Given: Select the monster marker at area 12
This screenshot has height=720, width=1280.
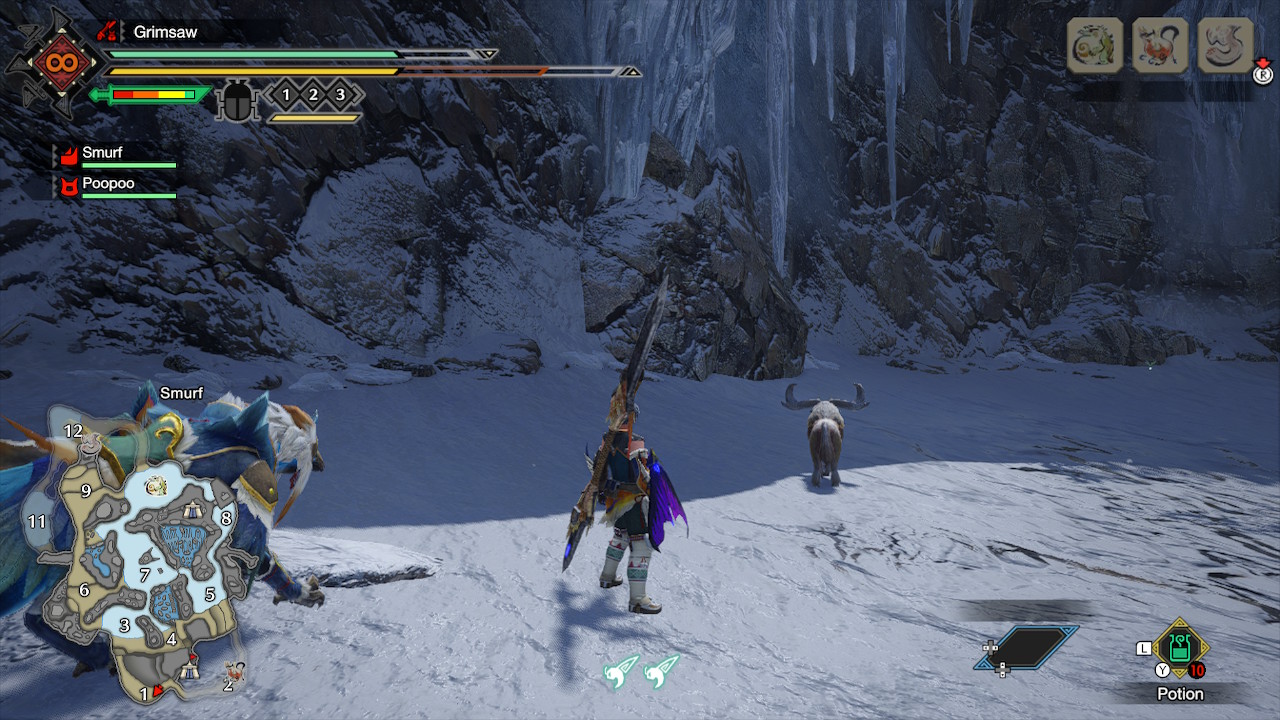Looking at the screenshot, I should (92, 443).
